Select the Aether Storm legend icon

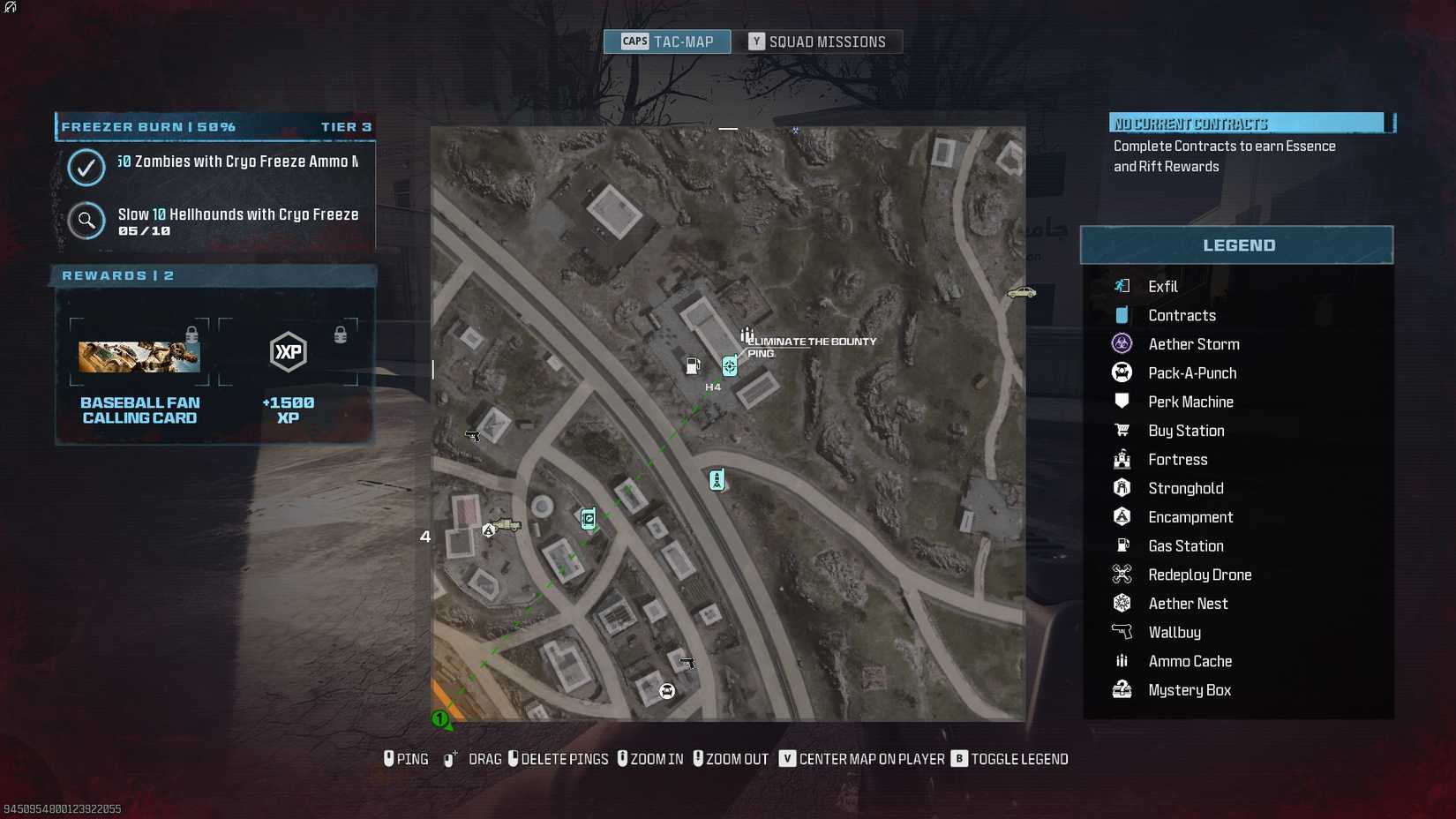pos(1121,343)
